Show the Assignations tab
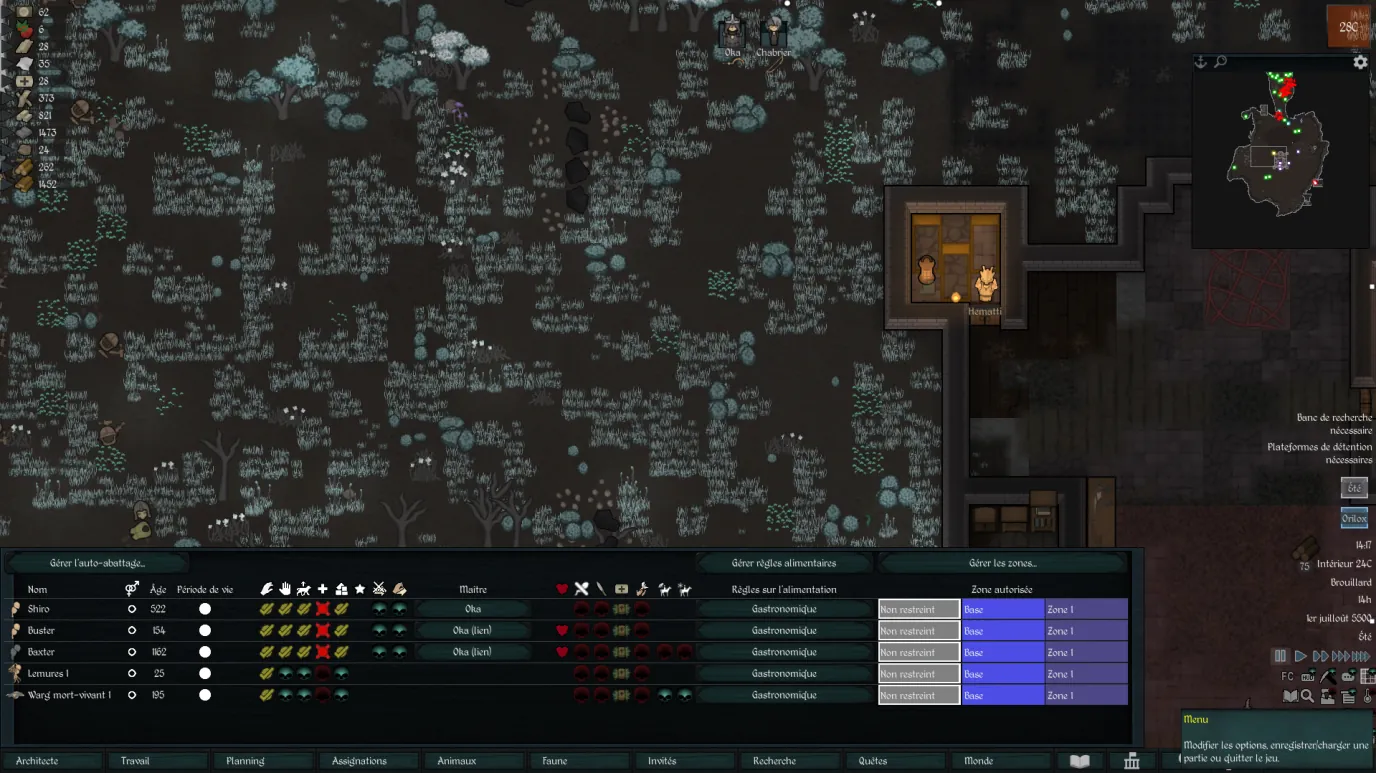The image size is (1376, 773). click(x=370, y=761)
